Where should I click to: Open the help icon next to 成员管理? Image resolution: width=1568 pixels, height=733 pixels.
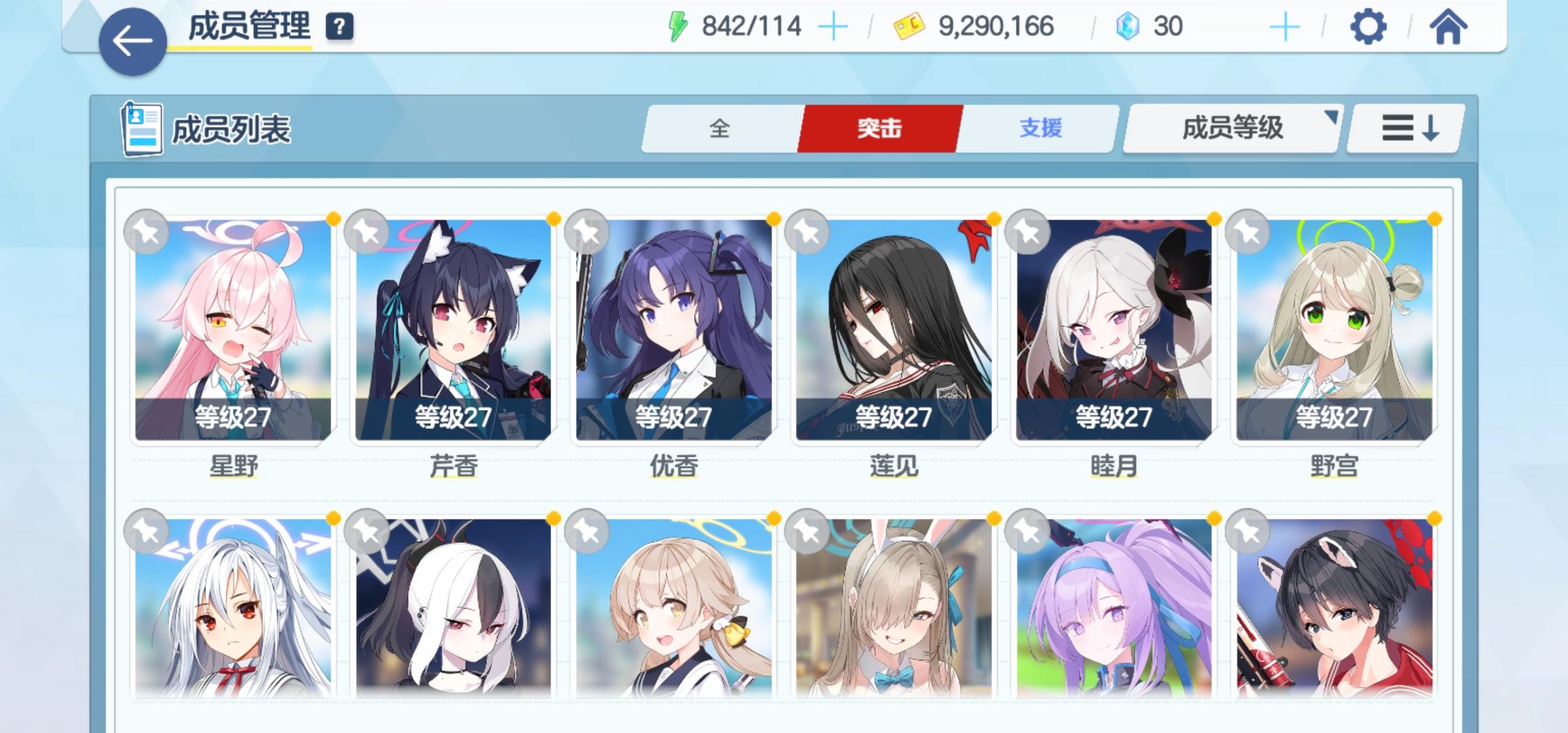[341, 28]
